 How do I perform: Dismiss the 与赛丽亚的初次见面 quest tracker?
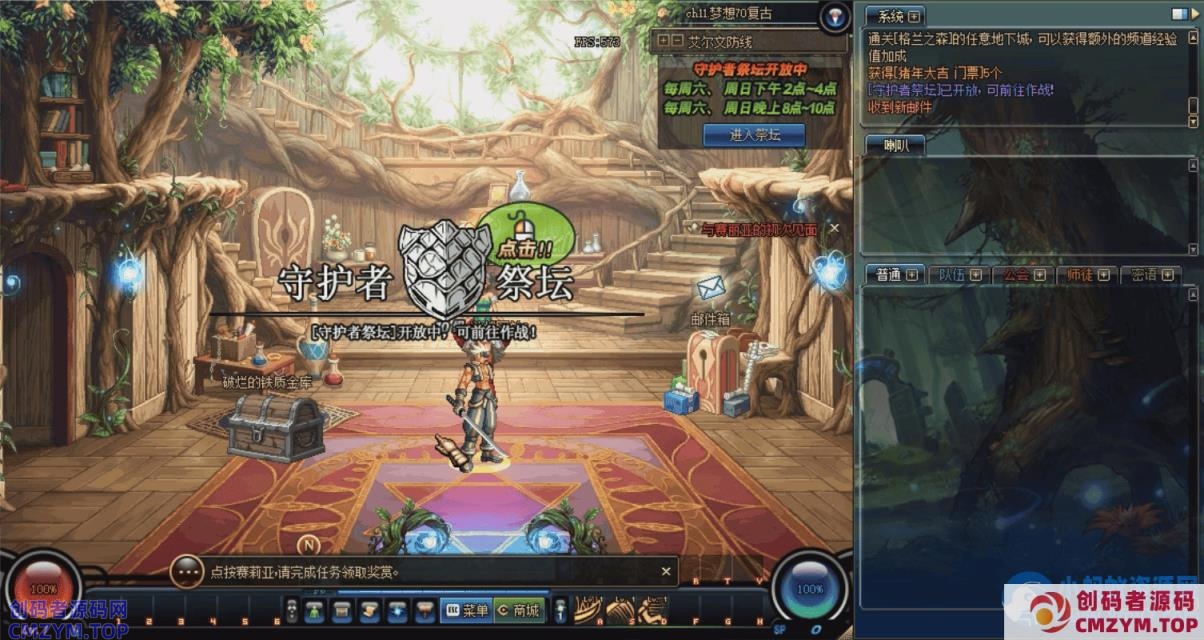(x=835, y=229)
